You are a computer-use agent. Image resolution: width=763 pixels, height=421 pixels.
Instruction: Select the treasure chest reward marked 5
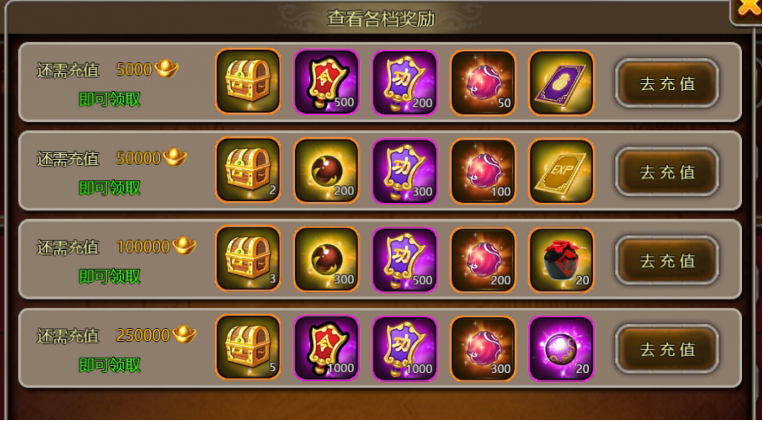point(248,349)
